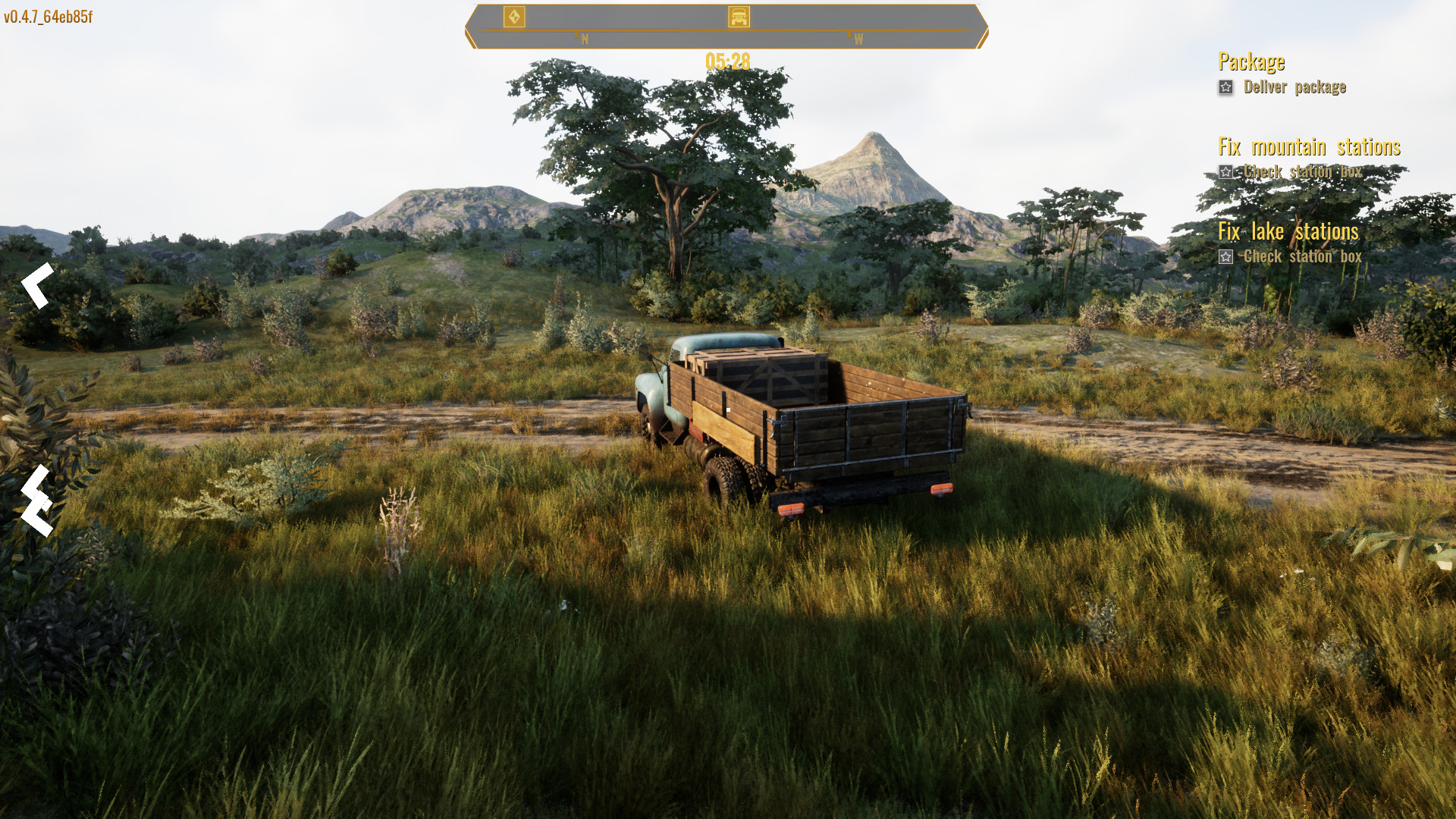Toggle tracking for the Deliver package objective
The width and height of the screenshot is (1456, 819).
pos(1225,87)
